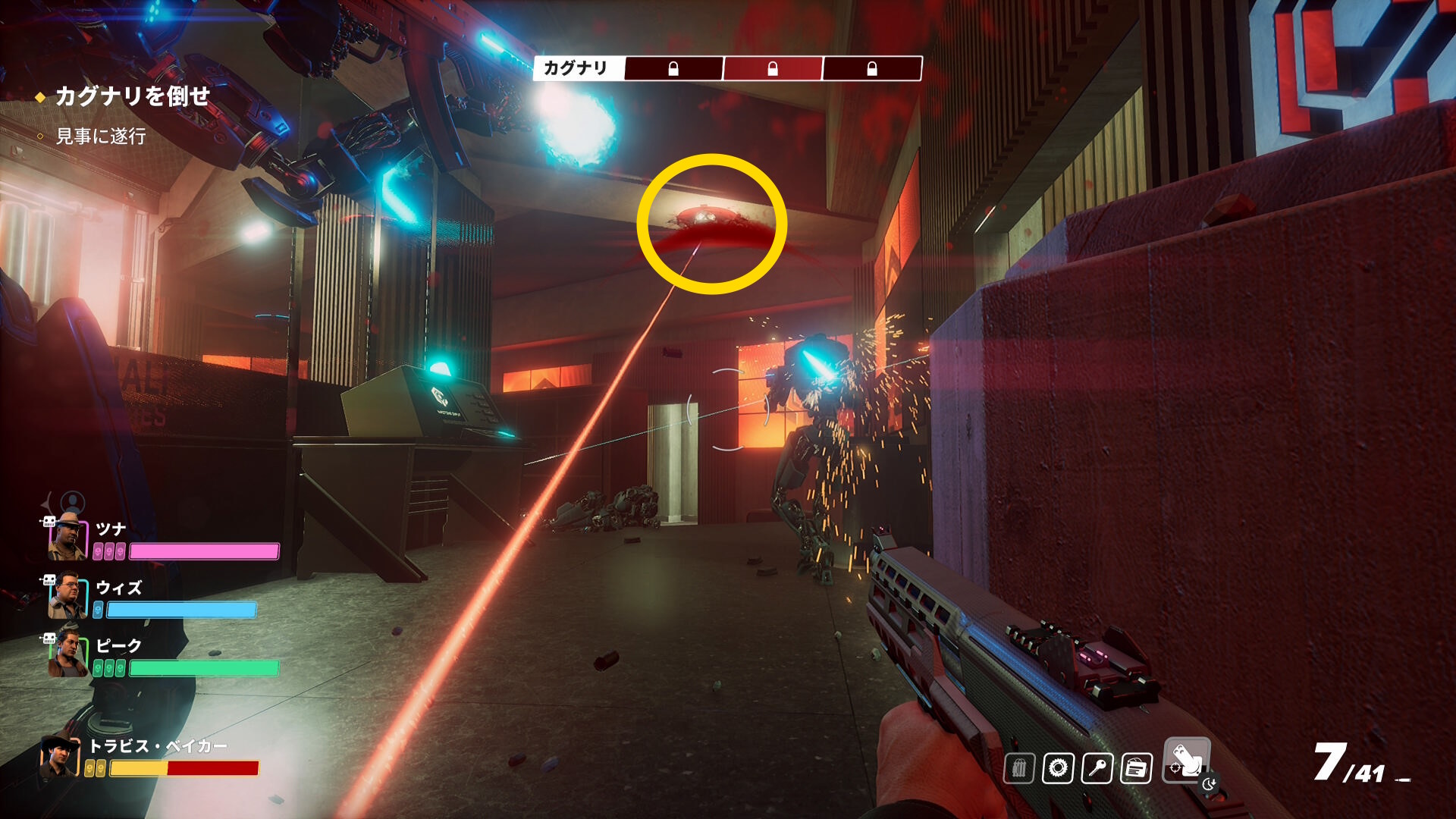Select the circular saw blade slot
This screenshot has height=819, width=1456.
1058,768
